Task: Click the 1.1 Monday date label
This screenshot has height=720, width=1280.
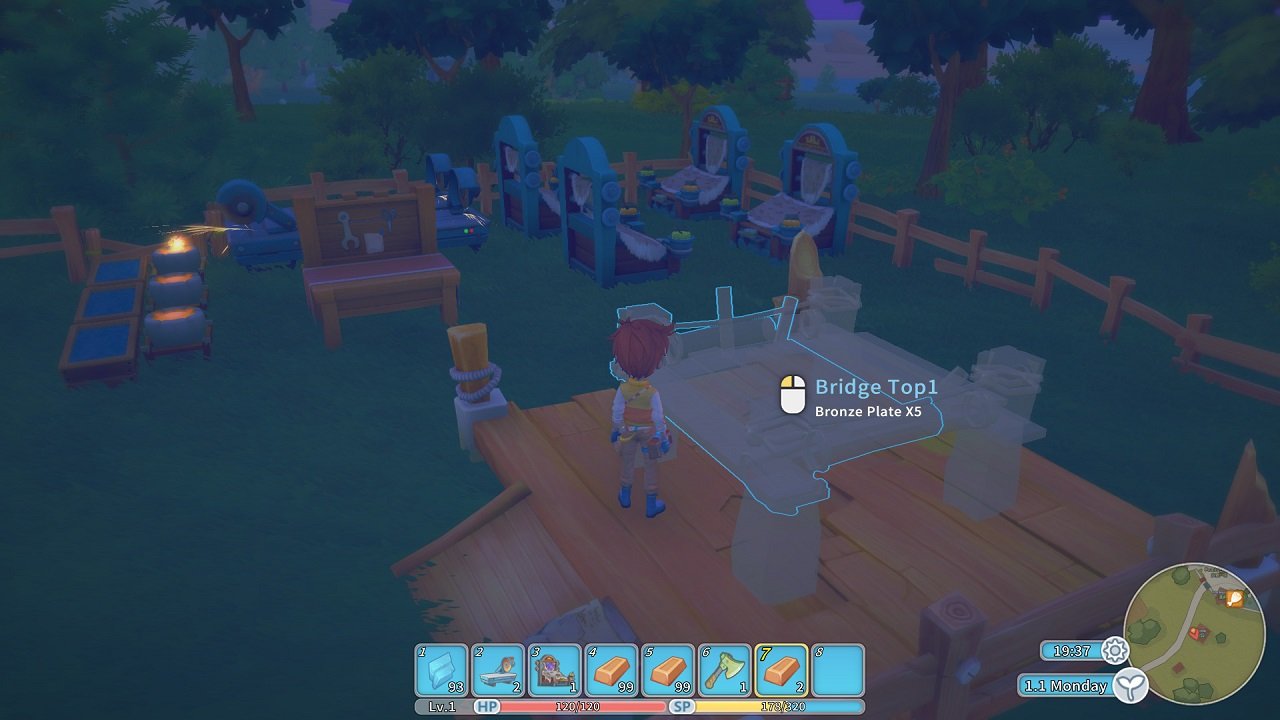Action: pyautogui.click(x=1063, y=686)
